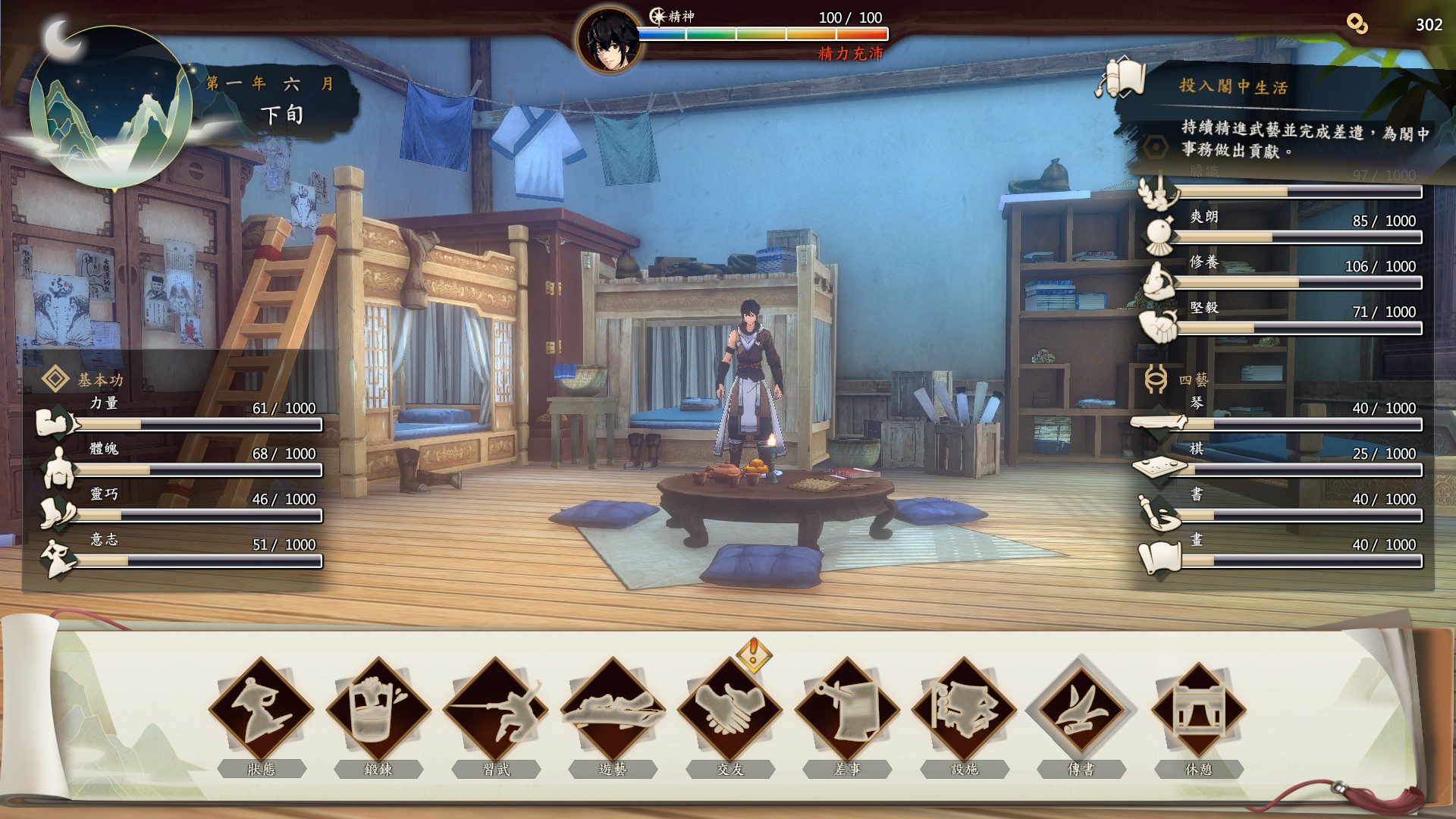
Task: Click the hero portrait at top
Action: click(609, 39)
